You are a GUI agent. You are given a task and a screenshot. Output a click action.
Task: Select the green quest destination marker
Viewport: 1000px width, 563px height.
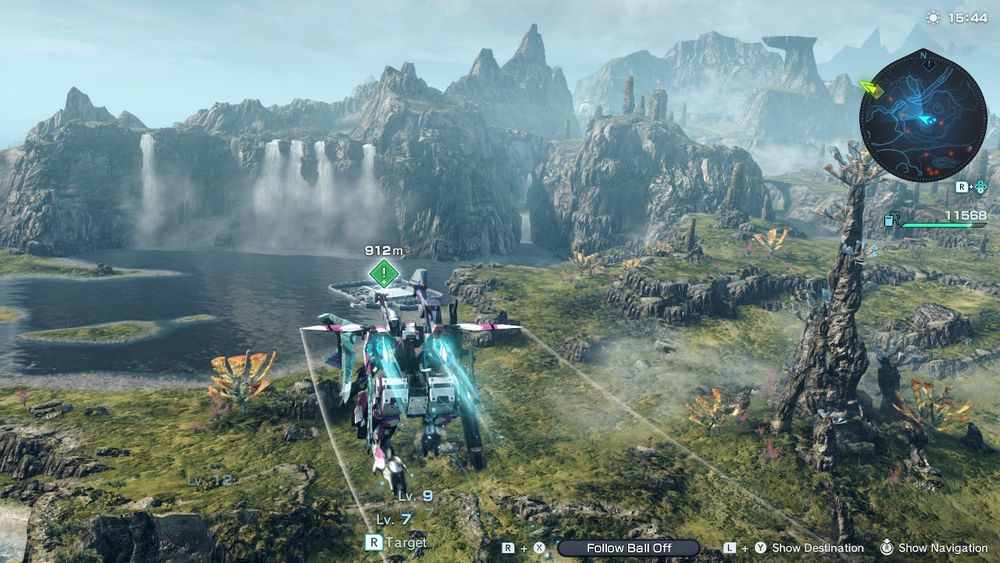pos(383,273)
